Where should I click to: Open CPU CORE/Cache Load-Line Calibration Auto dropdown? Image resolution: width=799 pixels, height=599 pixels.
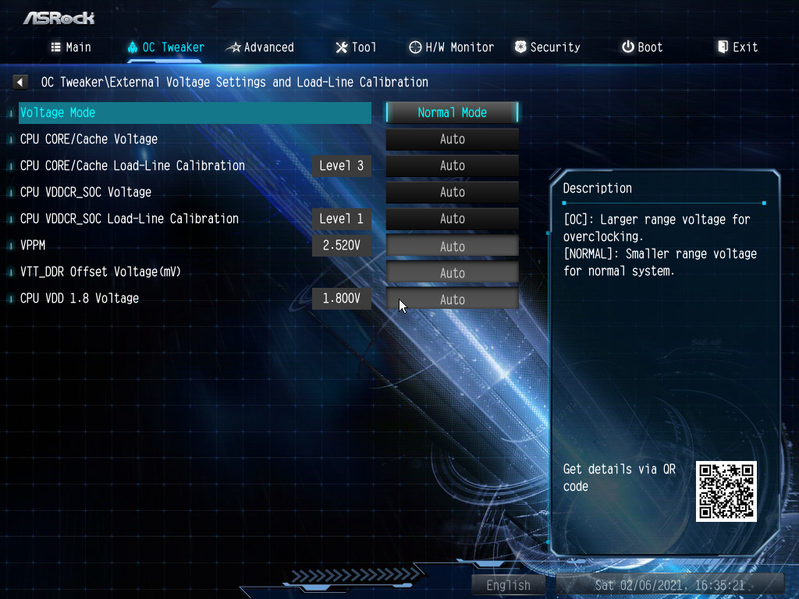452,166
